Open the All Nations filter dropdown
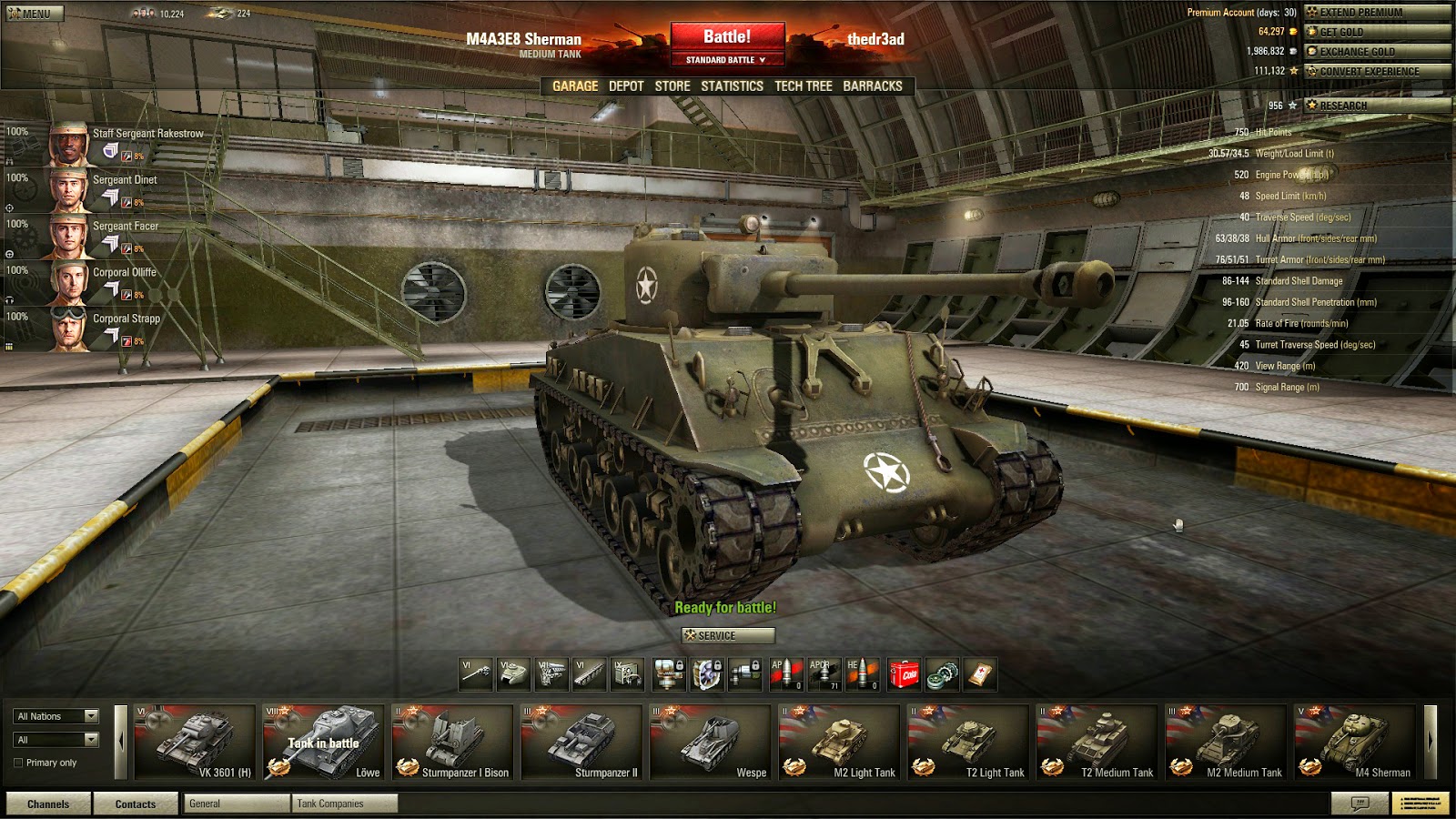 [x=55, y=716]
